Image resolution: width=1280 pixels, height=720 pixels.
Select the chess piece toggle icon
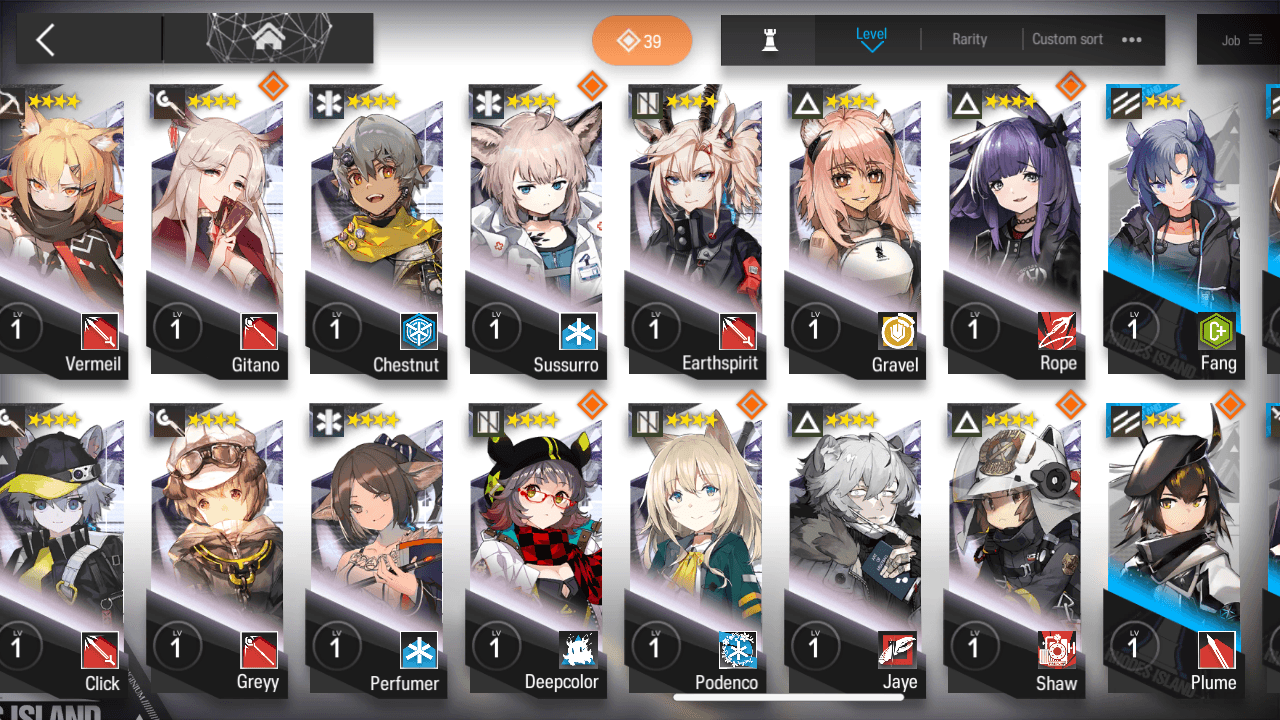pos(769,40)
